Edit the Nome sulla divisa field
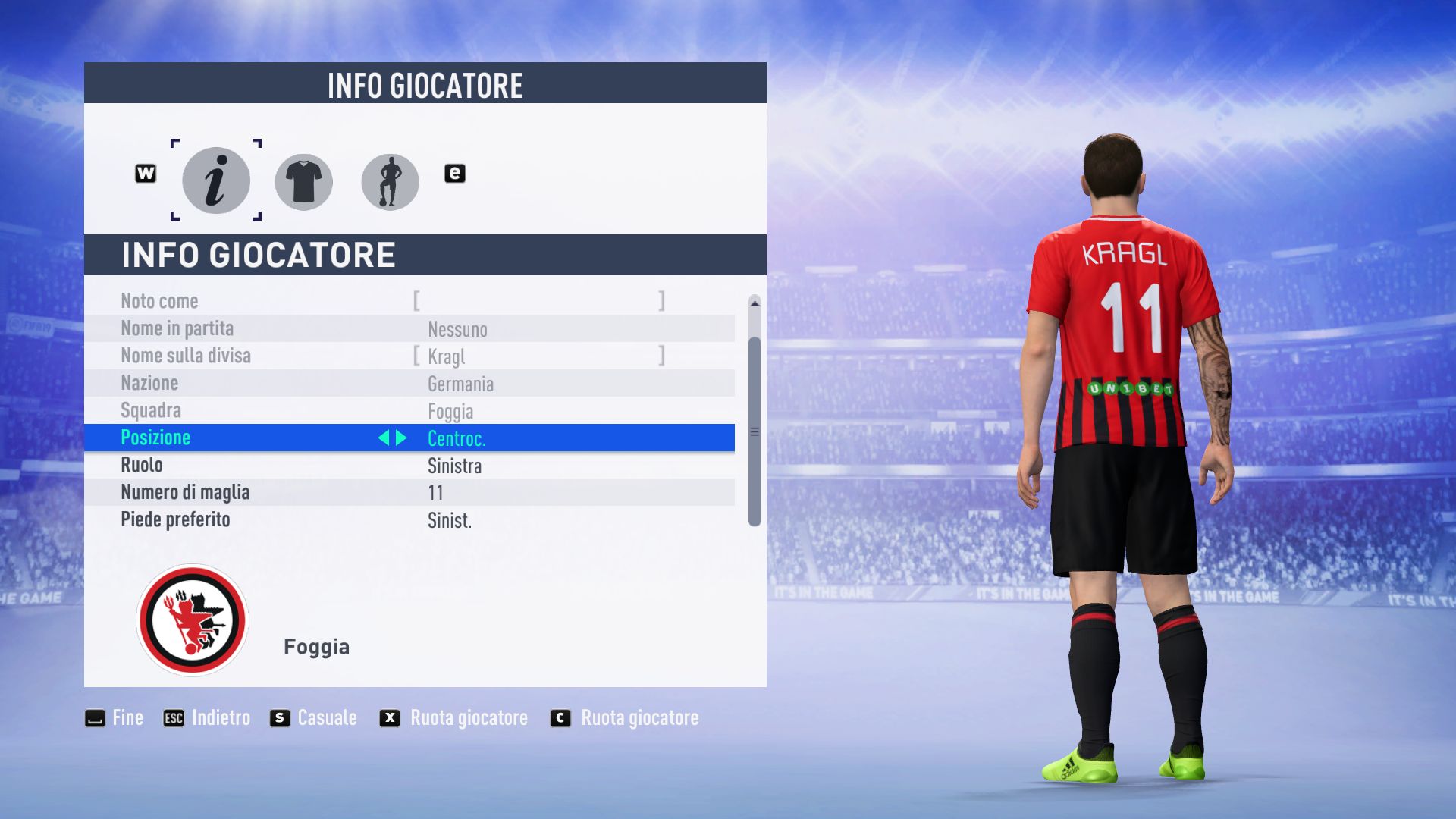1456x819 pixels. click(x=538, y=356)
